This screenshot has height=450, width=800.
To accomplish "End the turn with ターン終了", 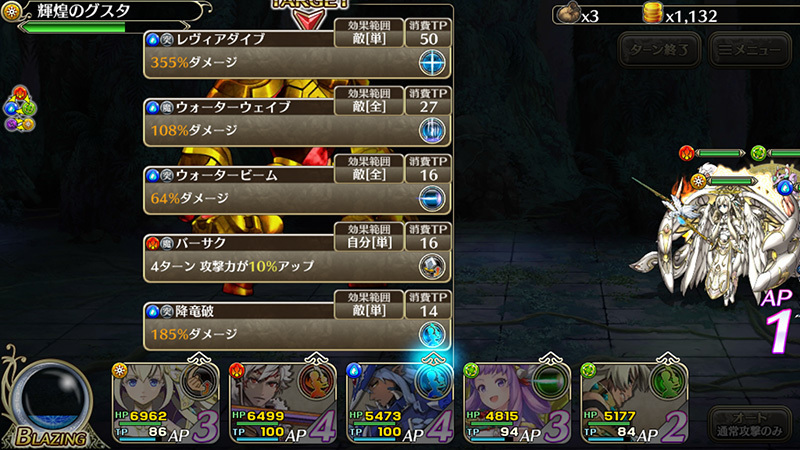I will pos(657,48).
